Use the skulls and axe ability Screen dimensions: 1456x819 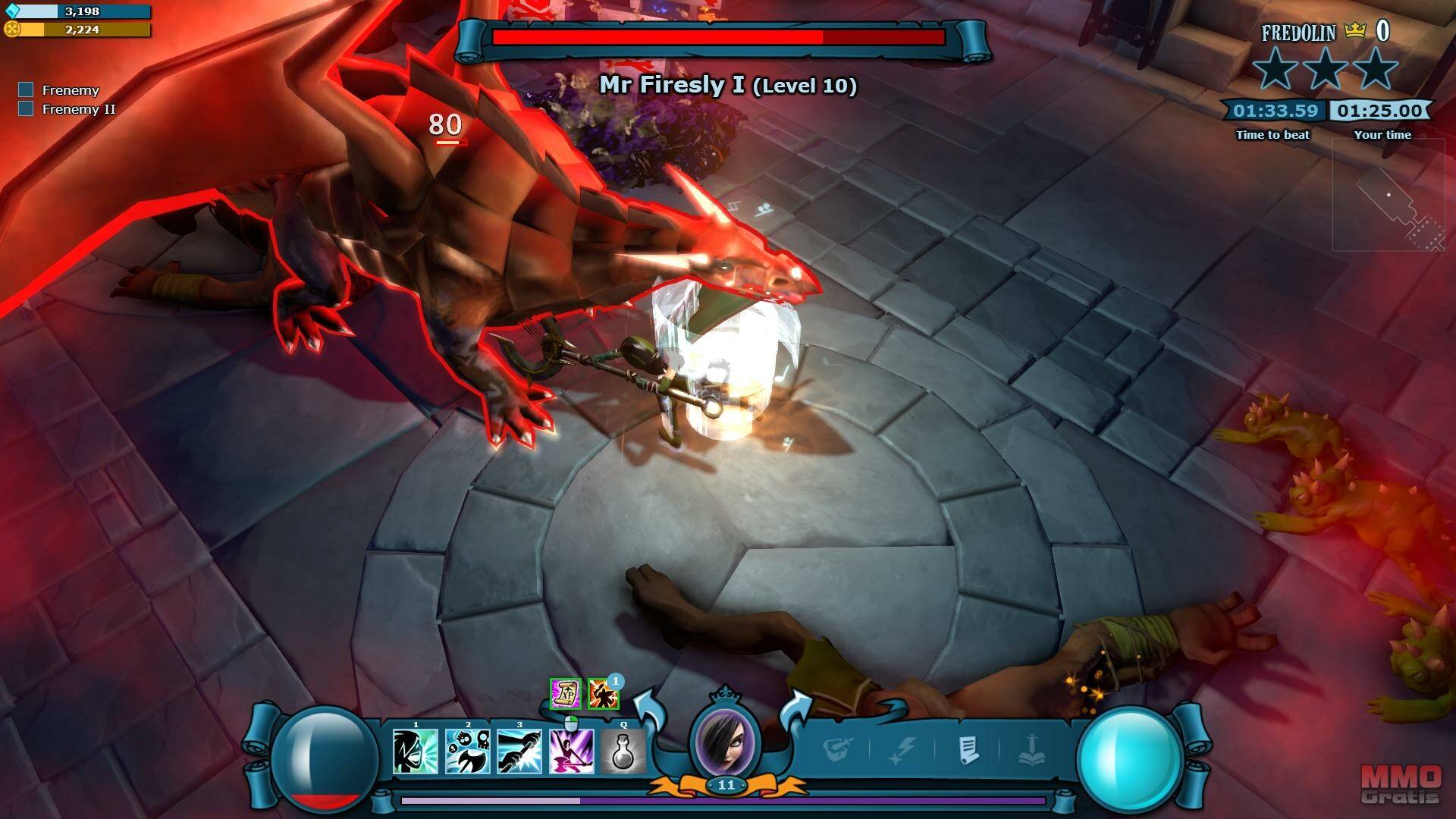click(x=467, y=752)
